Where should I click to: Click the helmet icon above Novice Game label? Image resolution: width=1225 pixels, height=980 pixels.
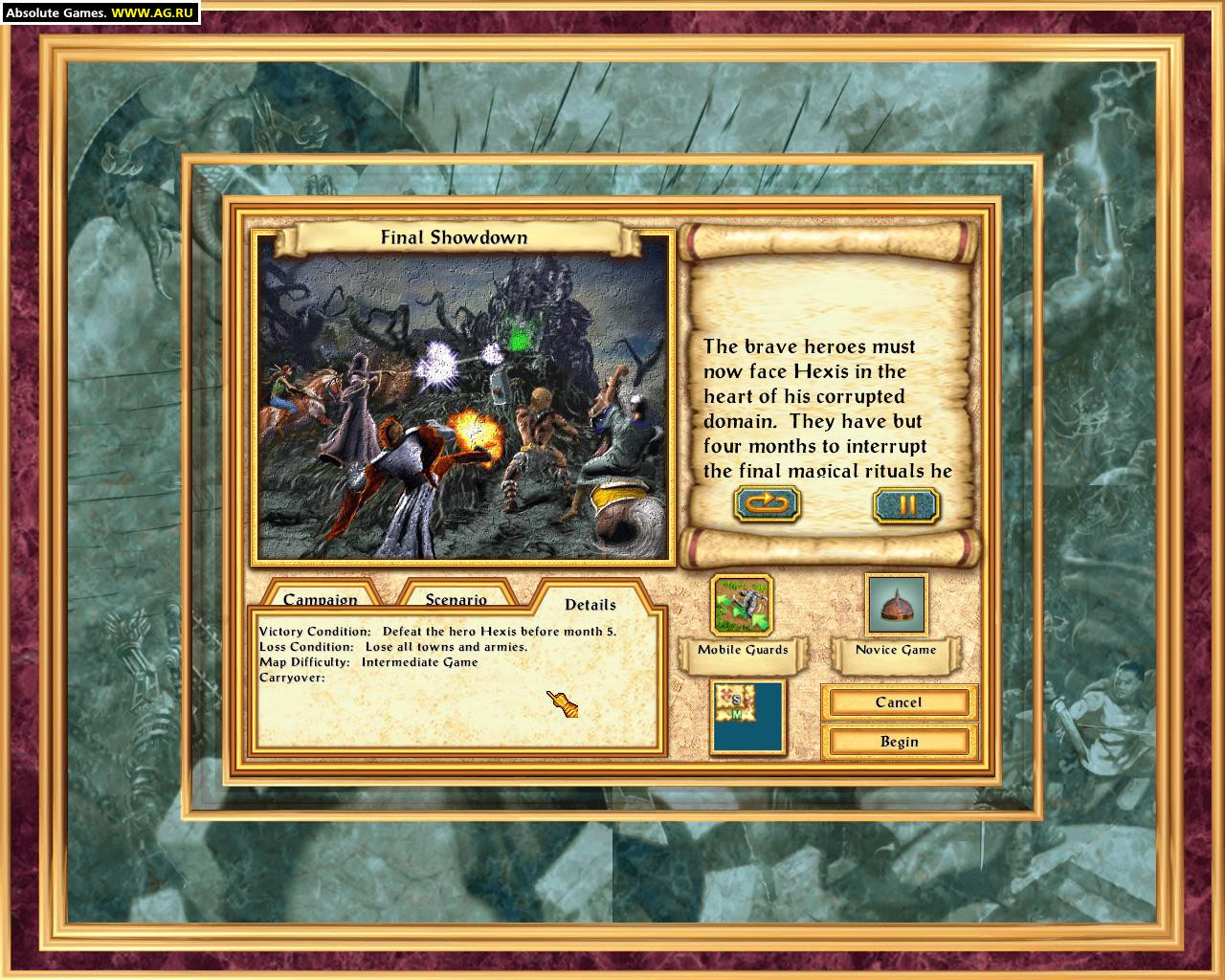pyautogui.click(x=896, y=603)
